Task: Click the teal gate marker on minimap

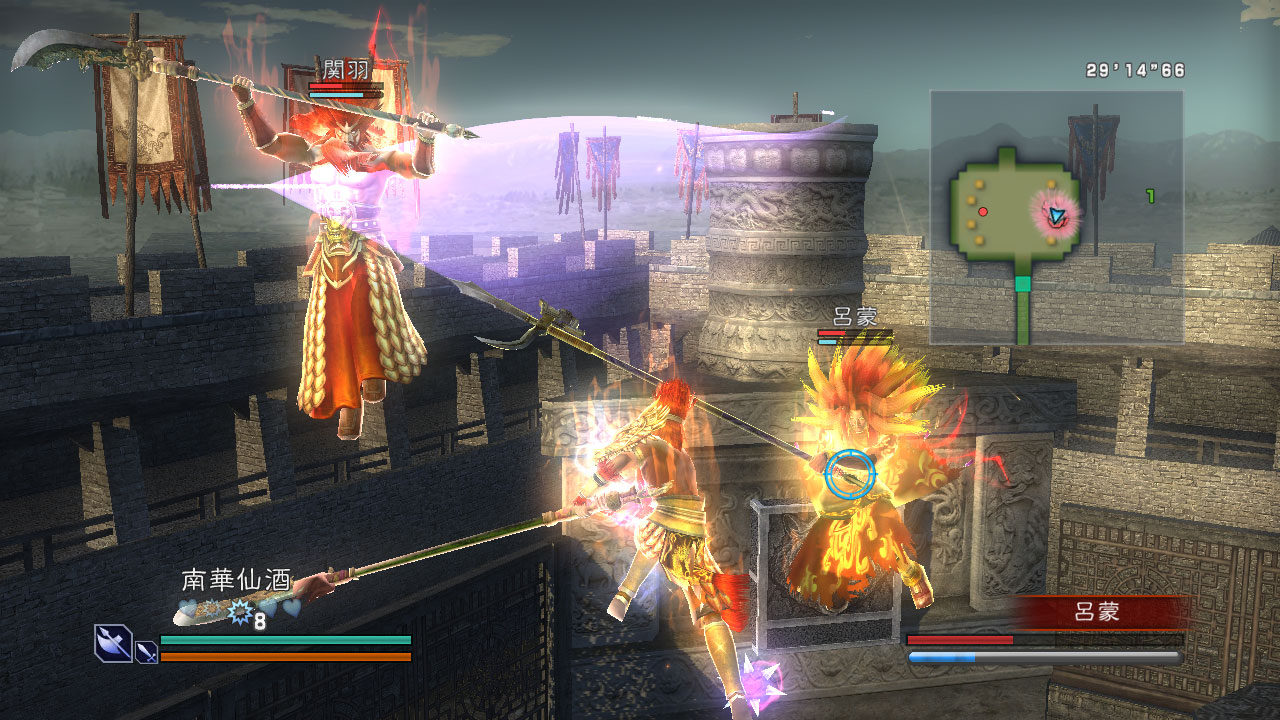Action: pos(1022,284)
